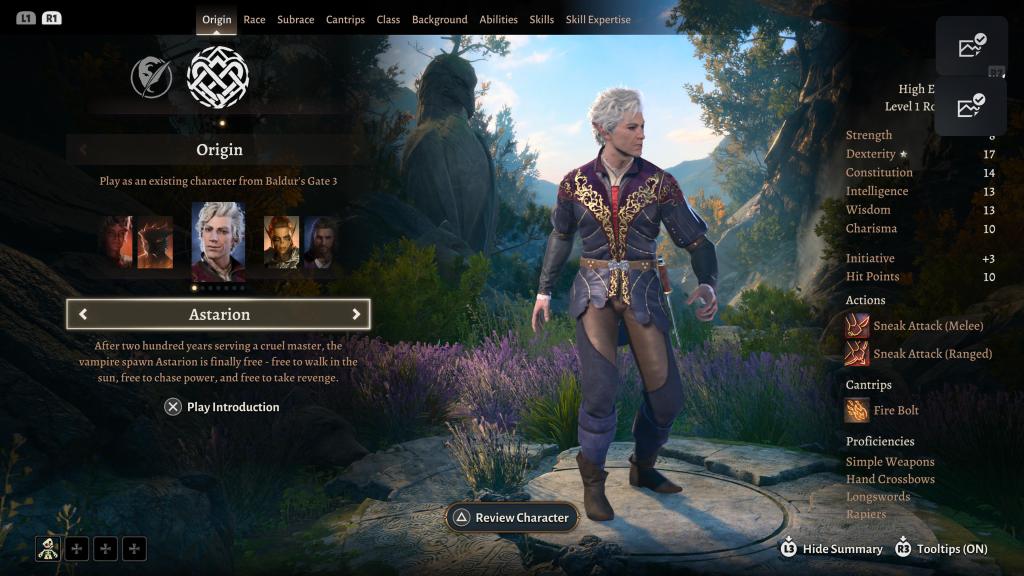Open the Subrace tab
The image size is (1024, 576).
coord(295,19)
